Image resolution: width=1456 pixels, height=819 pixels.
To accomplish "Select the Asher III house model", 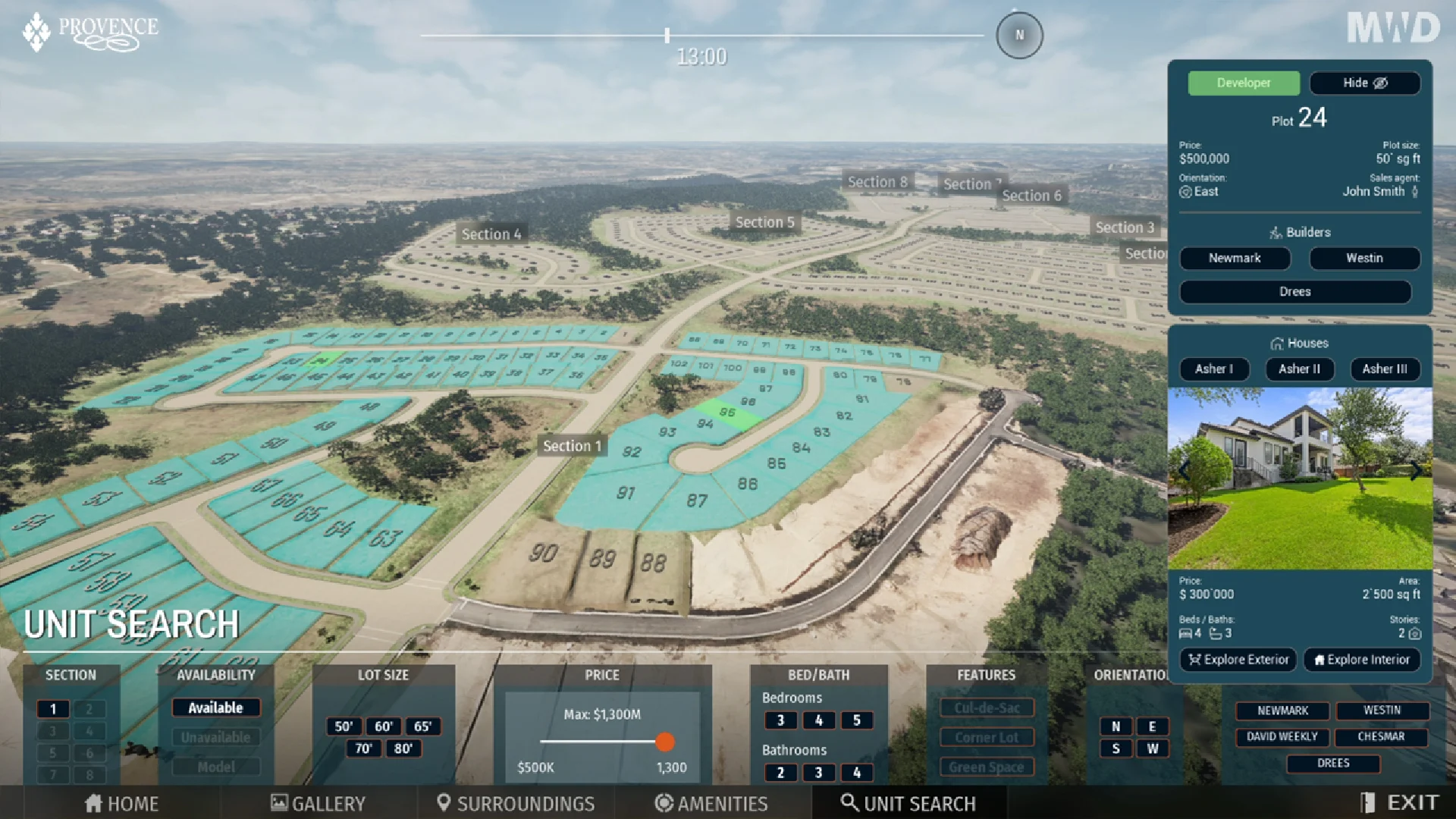I will pyautogui.click(x=1384, y=369).
